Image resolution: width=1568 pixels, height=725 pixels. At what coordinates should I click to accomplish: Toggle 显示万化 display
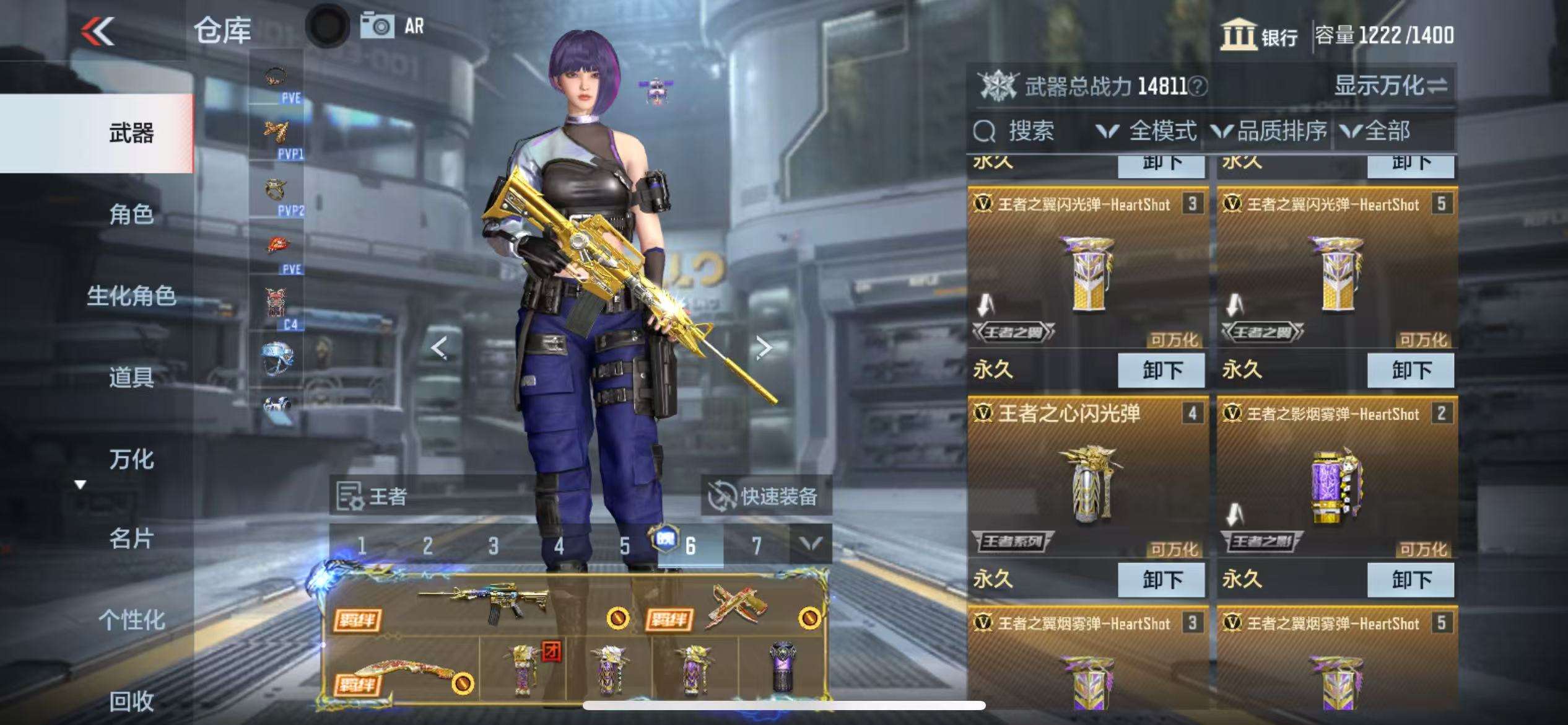[1390, 86]
